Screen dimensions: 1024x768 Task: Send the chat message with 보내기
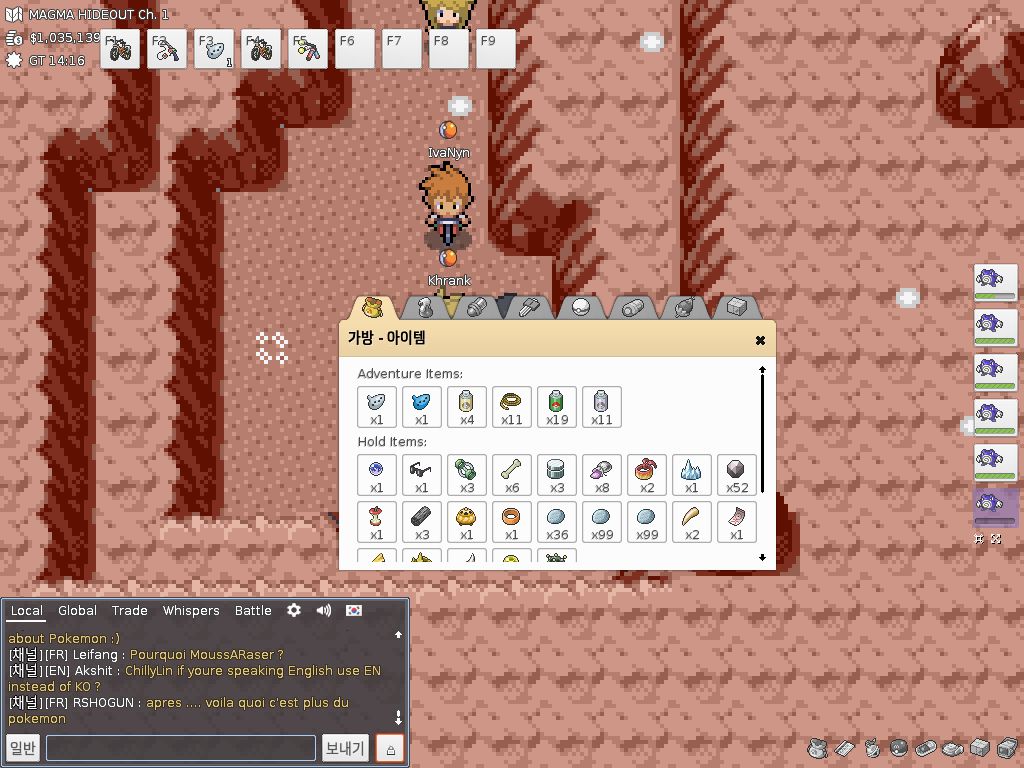346,748
